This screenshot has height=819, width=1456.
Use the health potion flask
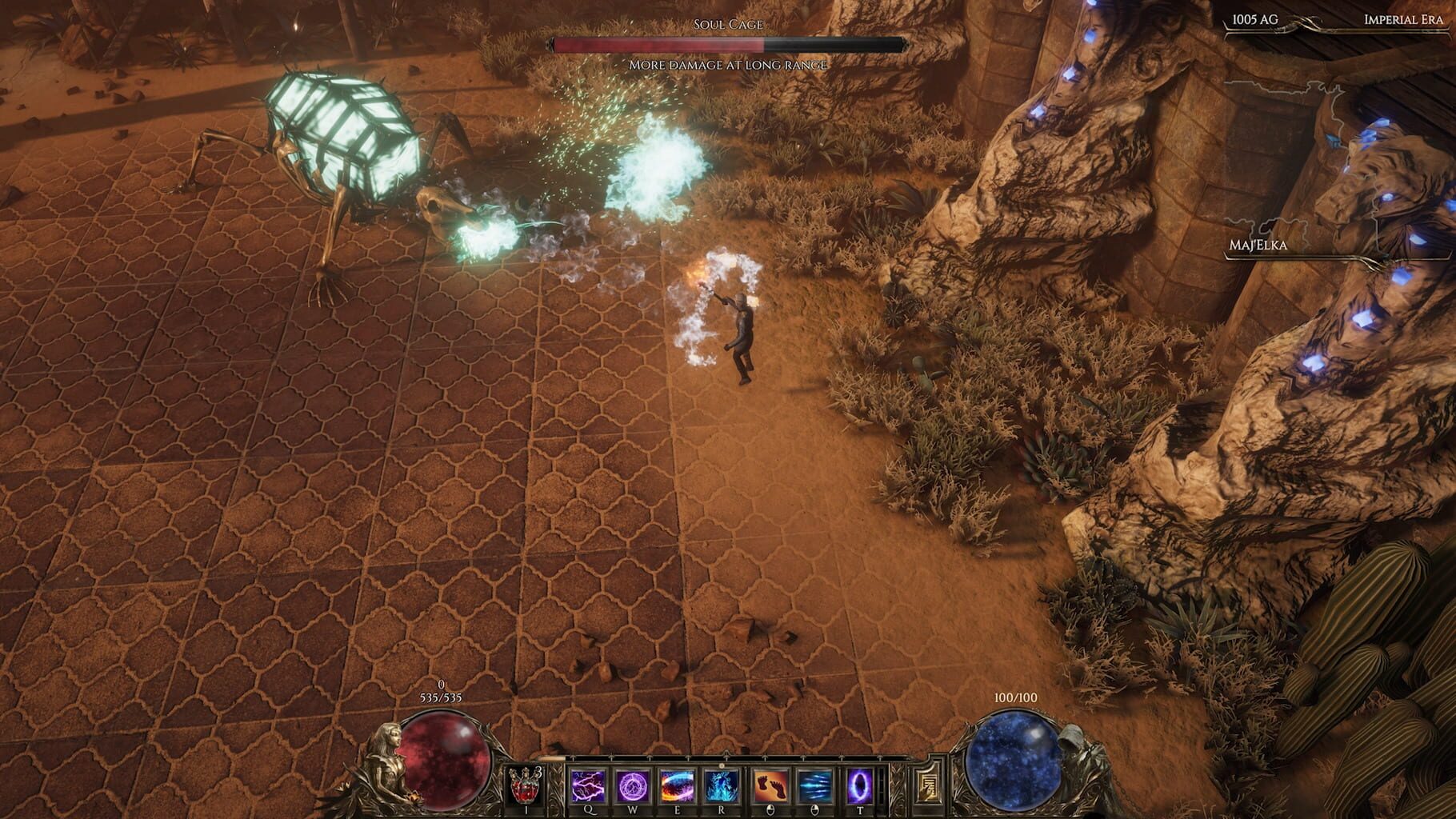pos(526,787)
